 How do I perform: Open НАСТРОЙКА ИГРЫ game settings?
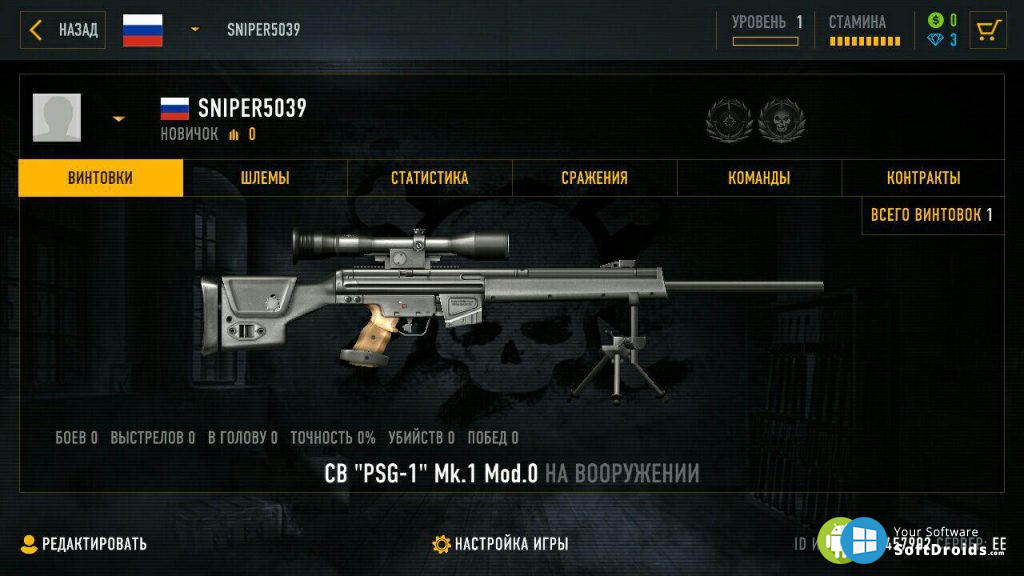500,544
